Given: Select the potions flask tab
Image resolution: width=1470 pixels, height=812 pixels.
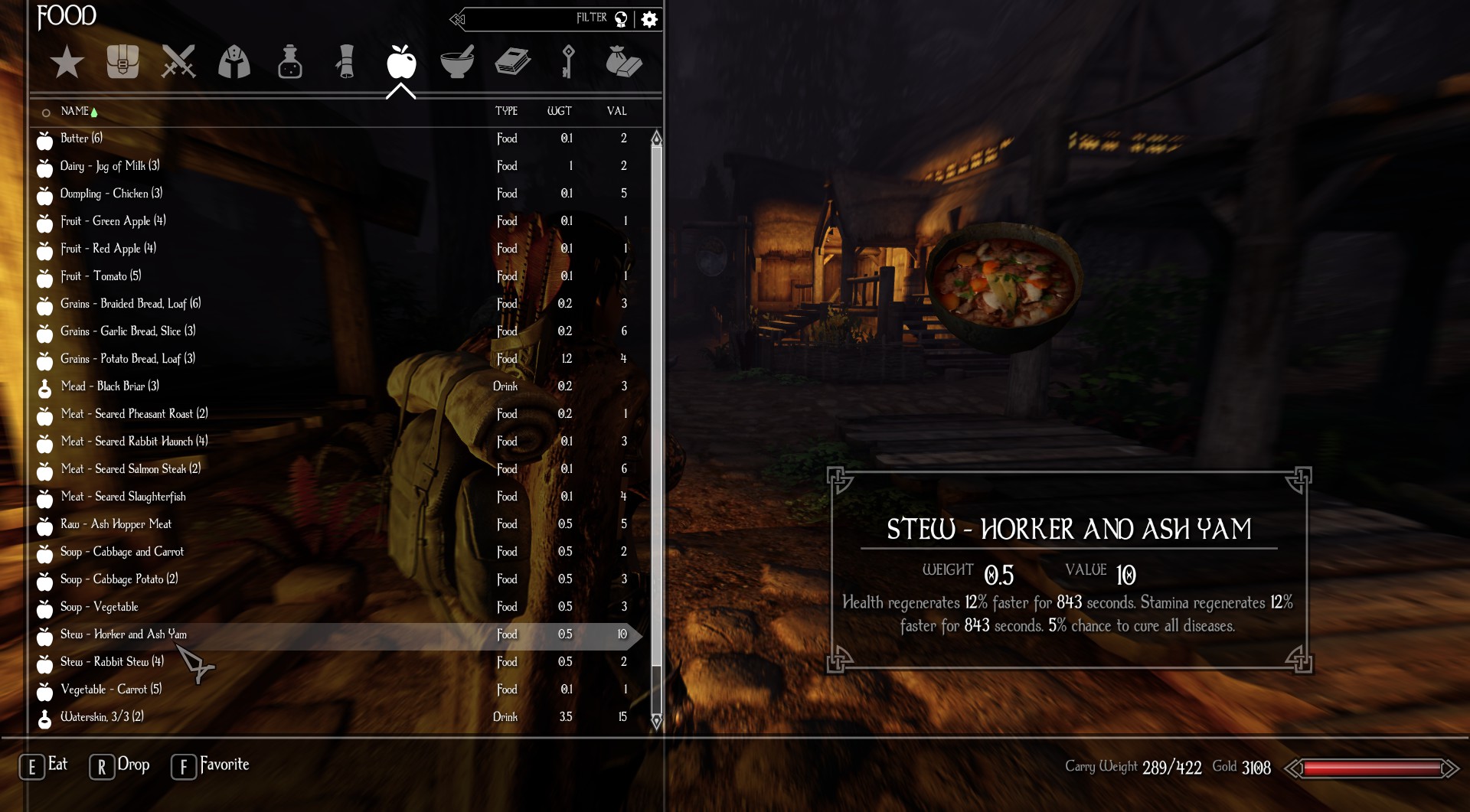Looking at the screenshot, I should click(290, 62).
